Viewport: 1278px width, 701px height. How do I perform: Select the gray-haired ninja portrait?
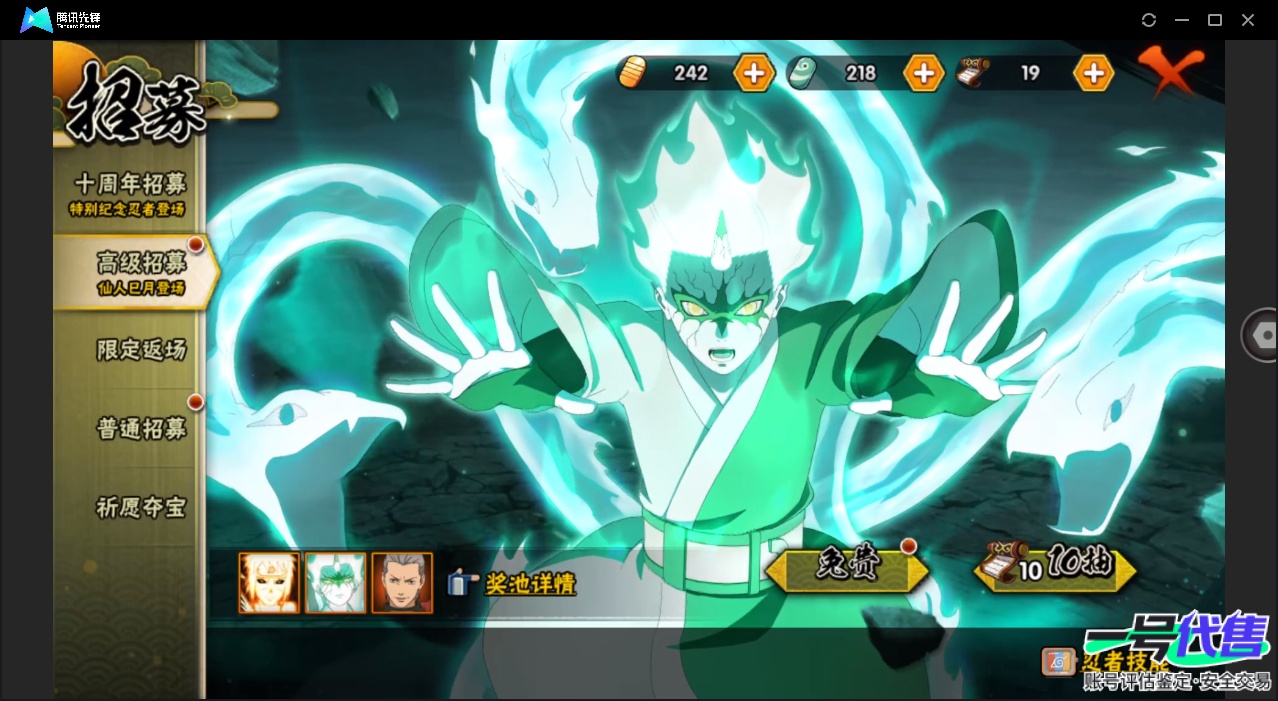402,583
